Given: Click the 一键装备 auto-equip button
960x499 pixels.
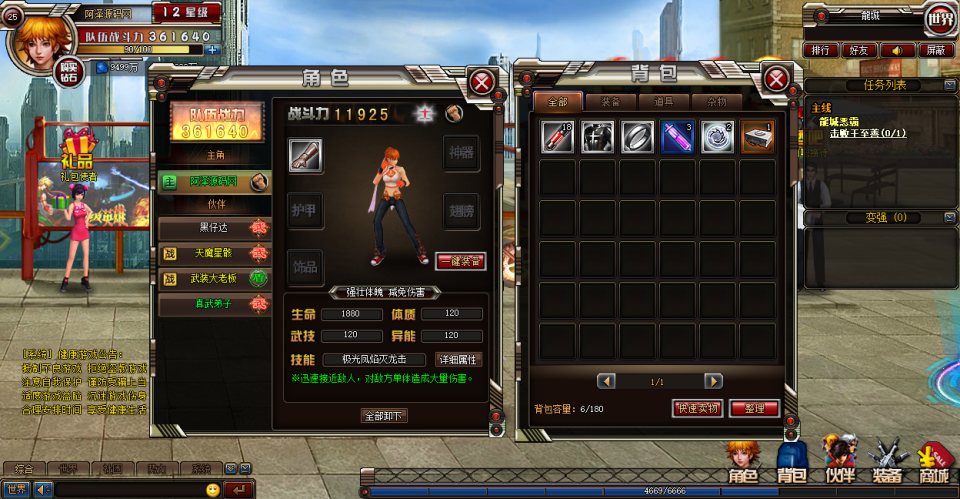Looking at the screenshot, I should pos(461,261).
